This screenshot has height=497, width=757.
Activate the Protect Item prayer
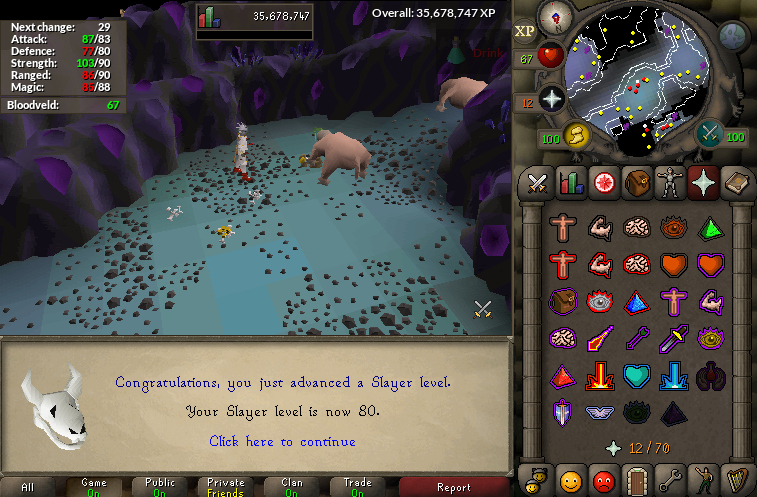tap(563, 301)
